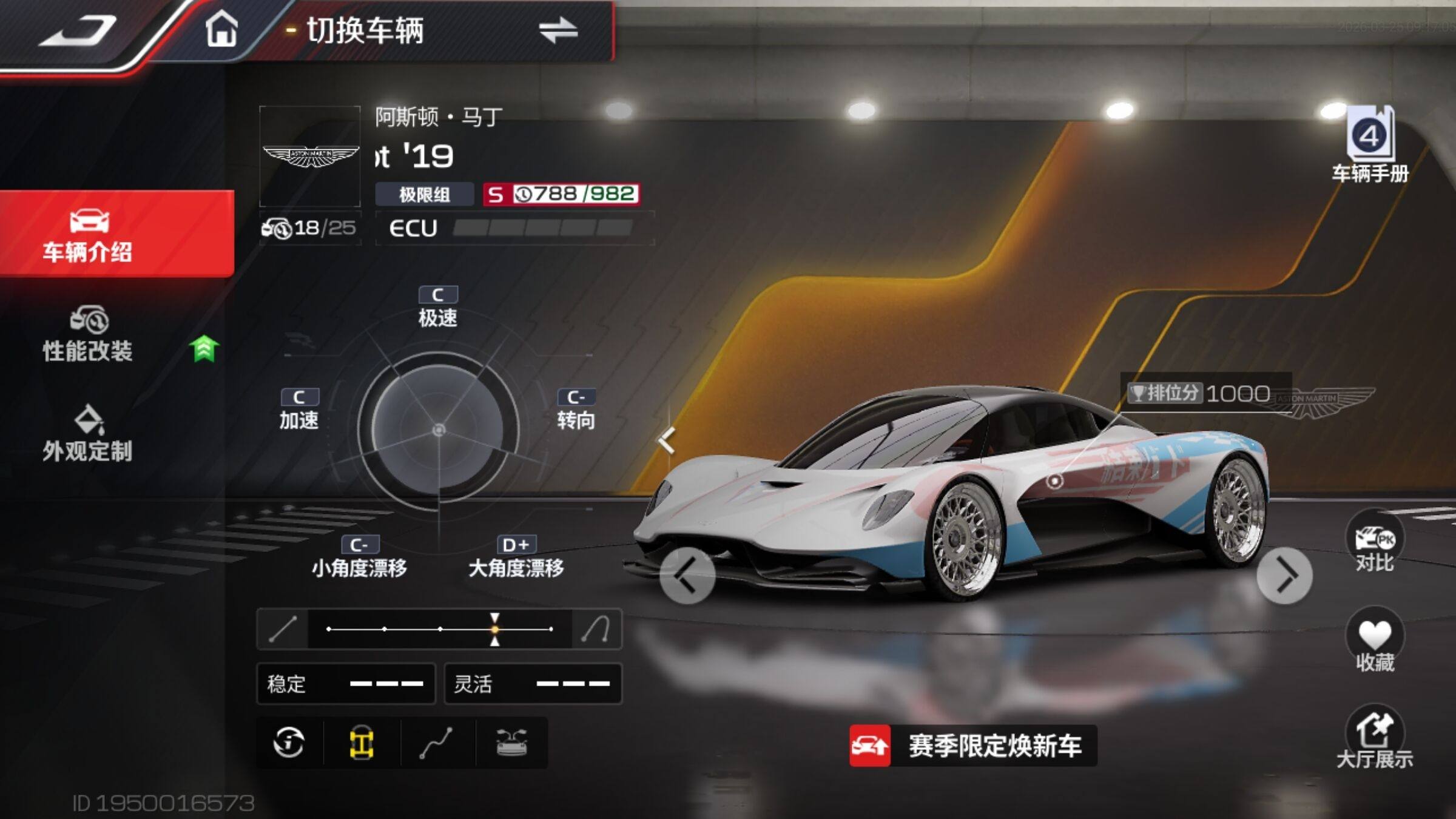
Task: Return to the home screen
Action: click(x=221, y=29)
